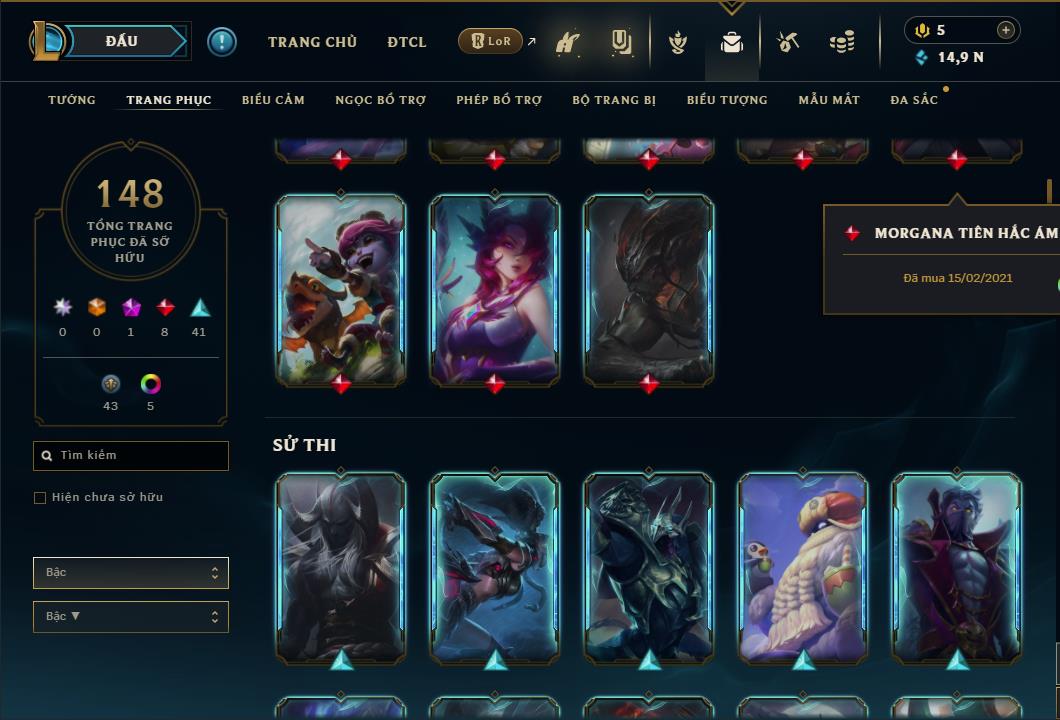The height and width of the screenshot is (720, 1060).
Task: Select the PHÉP BỔ TRỢ tab
Action: tap(499, 100)
